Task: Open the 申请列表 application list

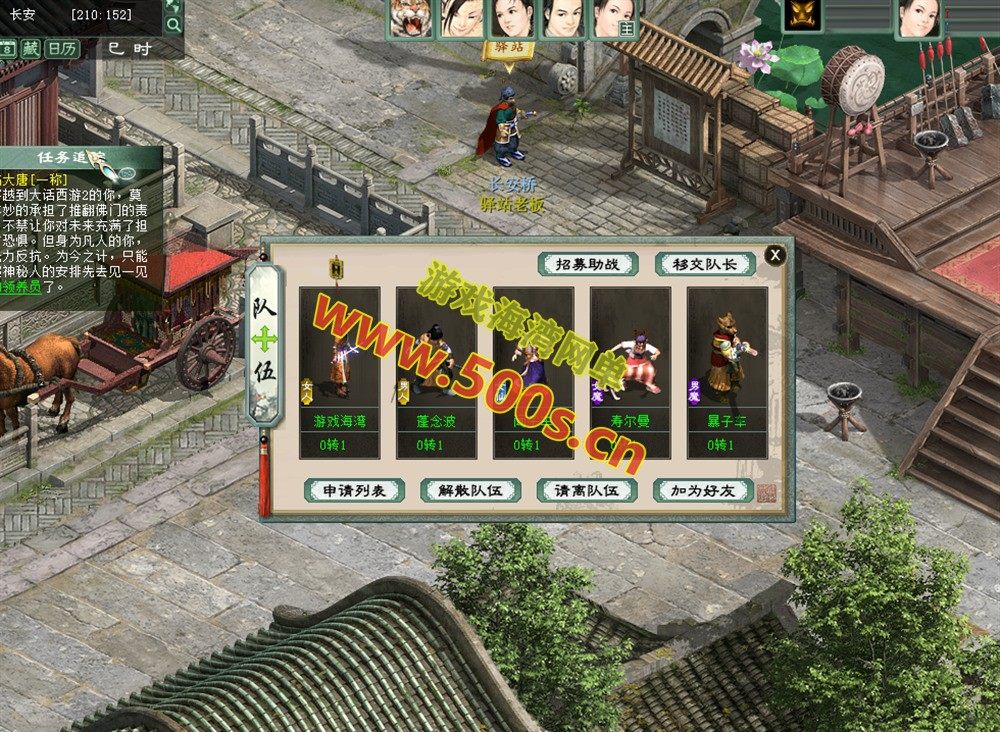Action: click(x=354, y=490)
